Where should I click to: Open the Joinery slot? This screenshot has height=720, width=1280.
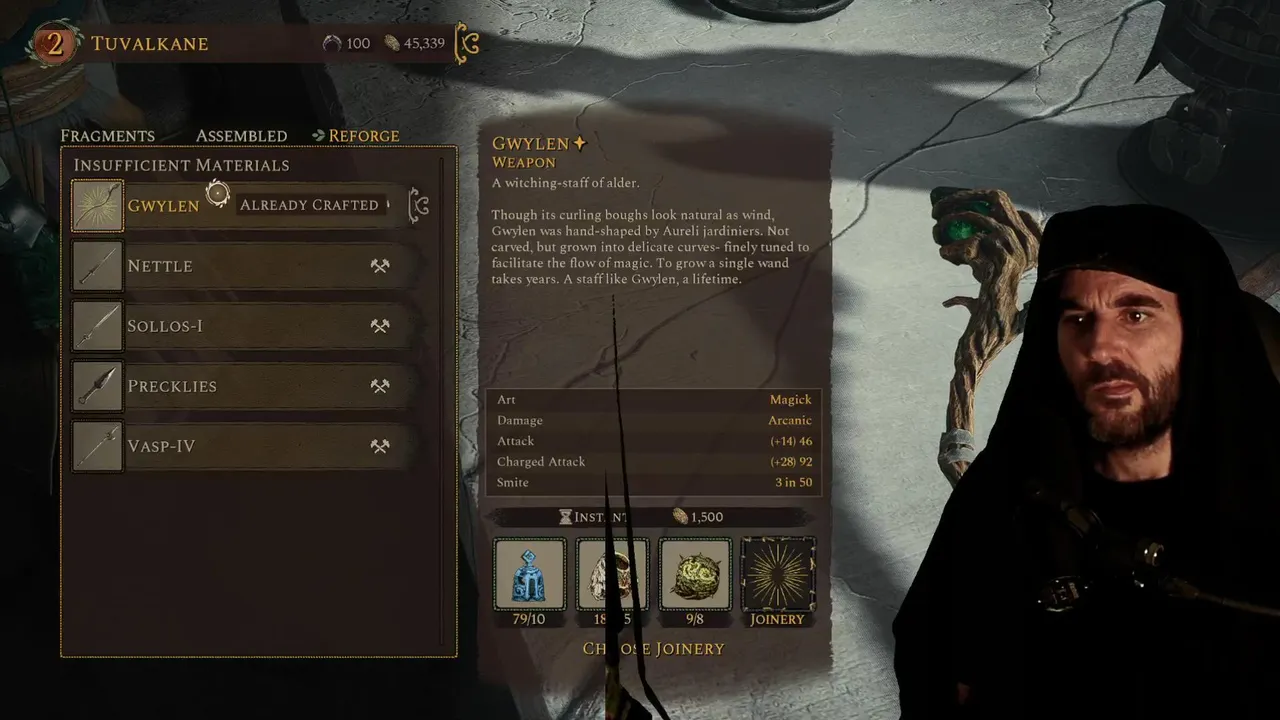pyautogui.click(x=777, y=574)
